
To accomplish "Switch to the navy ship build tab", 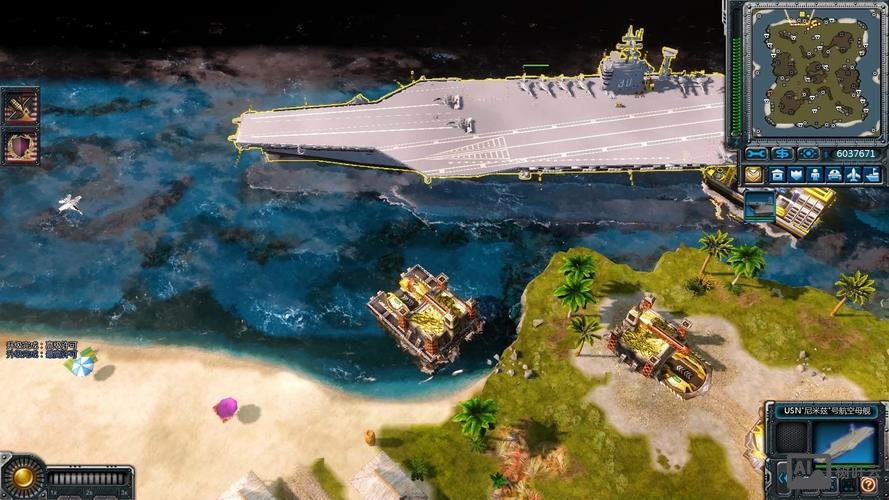I will tap(872, 175).
